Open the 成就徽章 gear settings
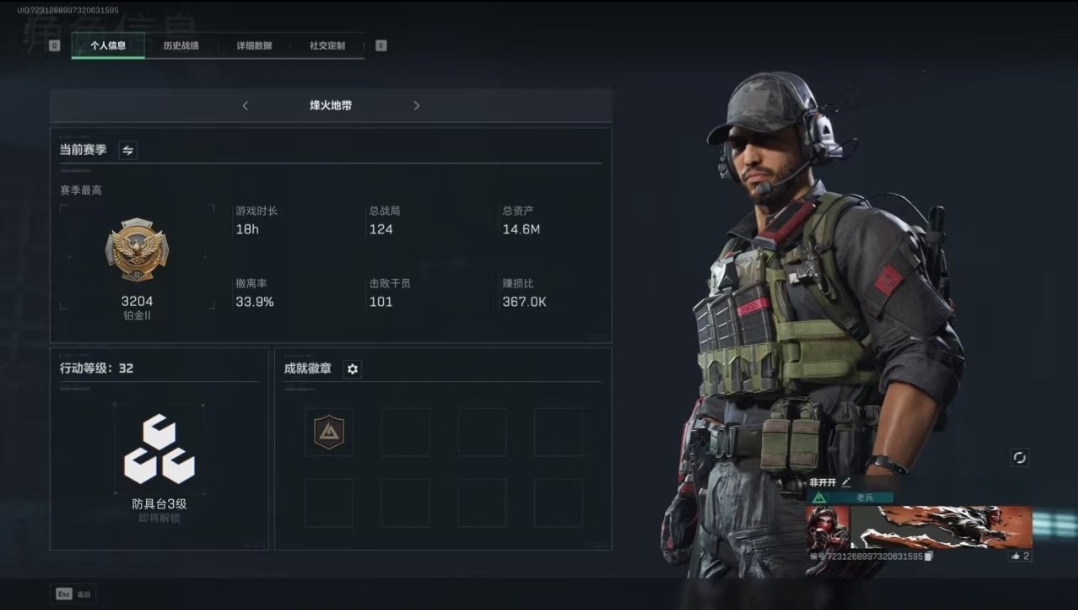Viewport: 1078px width, 610px height. coord(352,369)
